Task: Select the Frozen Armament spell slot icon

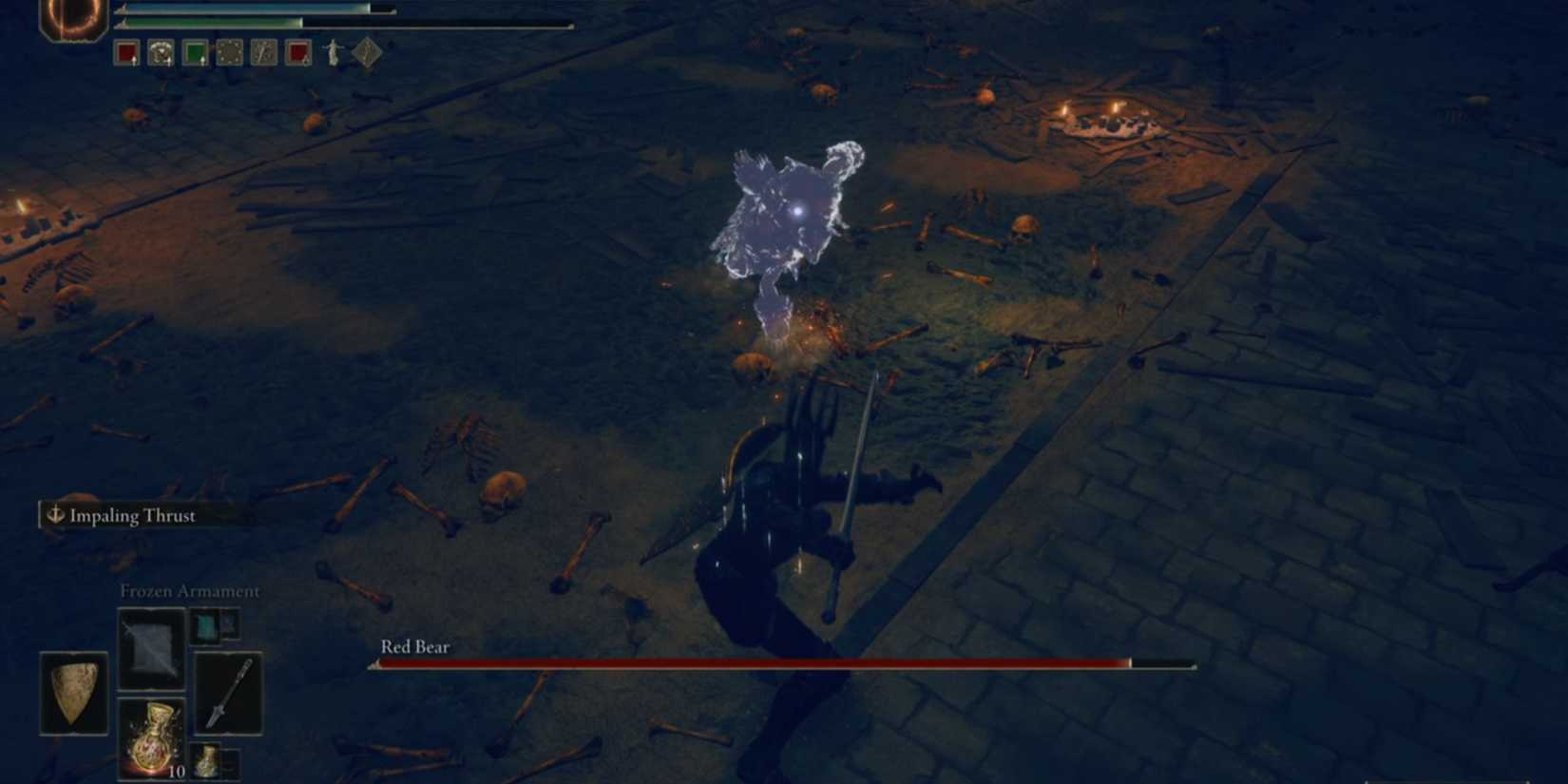Action: coord(151,646)
